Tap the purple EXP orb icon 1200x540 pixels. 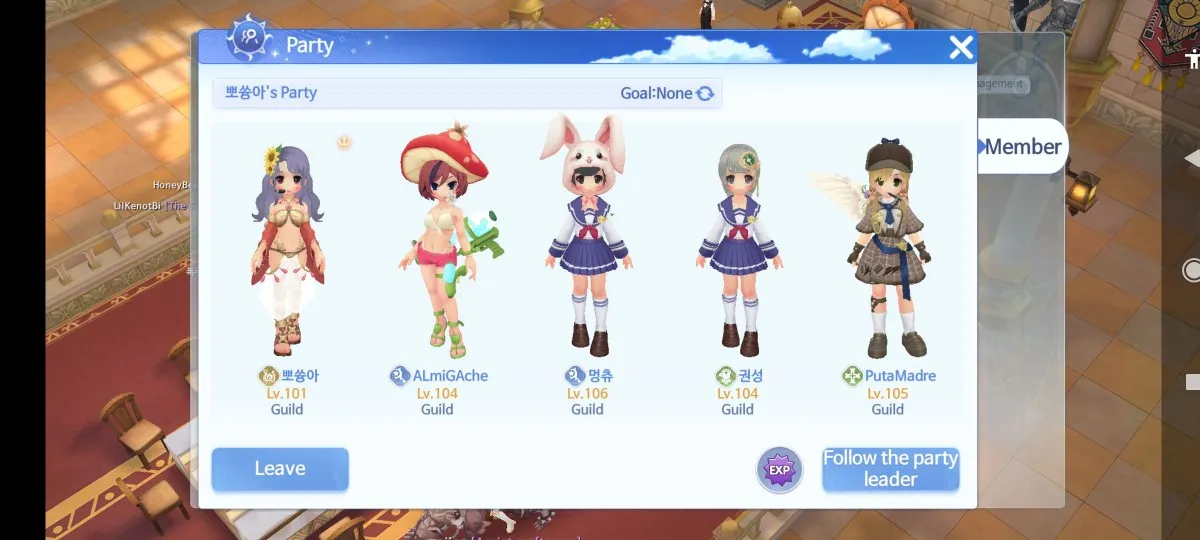(x=779, y=470)
